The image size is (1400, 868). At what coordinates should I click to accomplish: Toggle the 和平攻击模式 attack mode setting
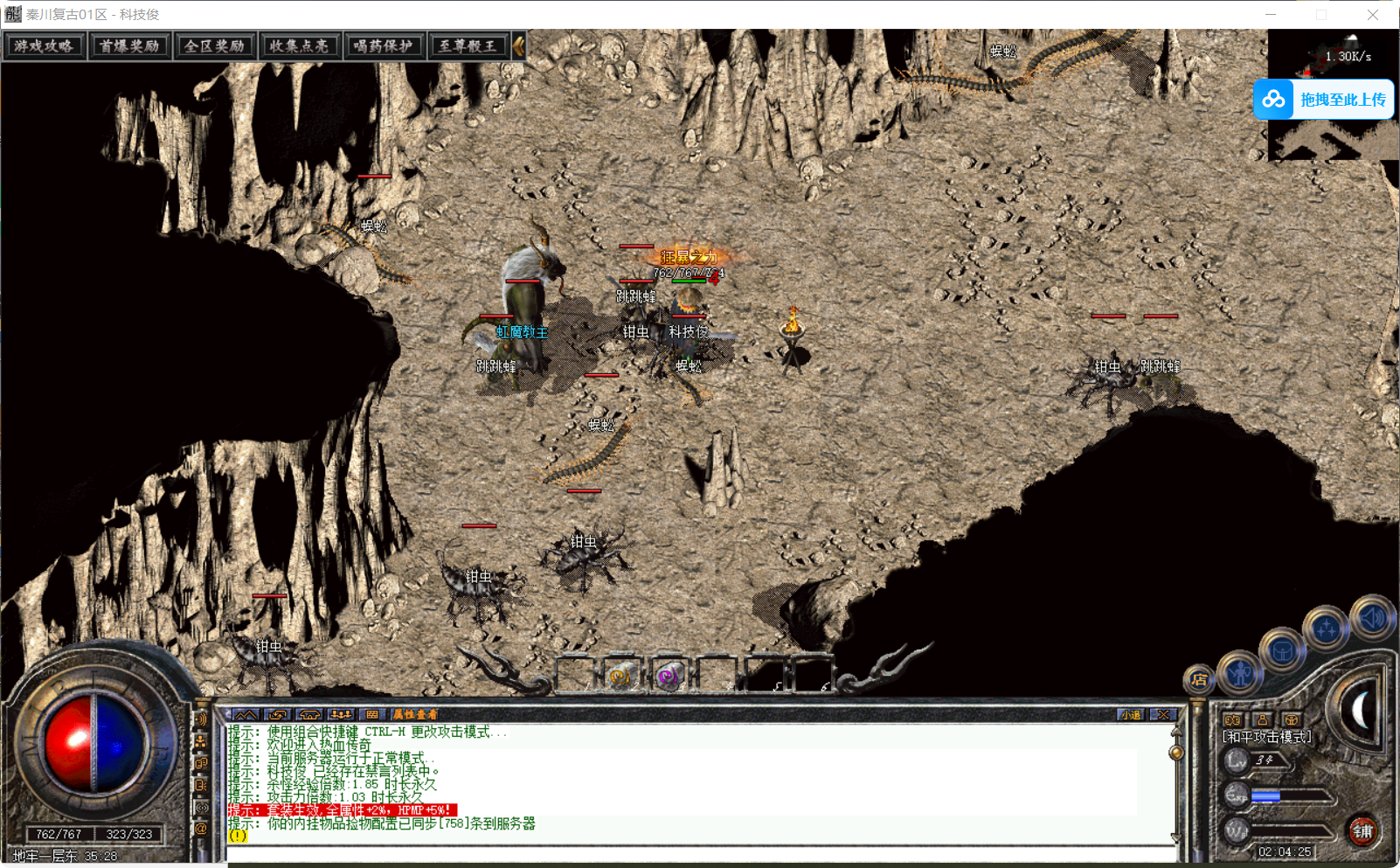[1265, 736]
